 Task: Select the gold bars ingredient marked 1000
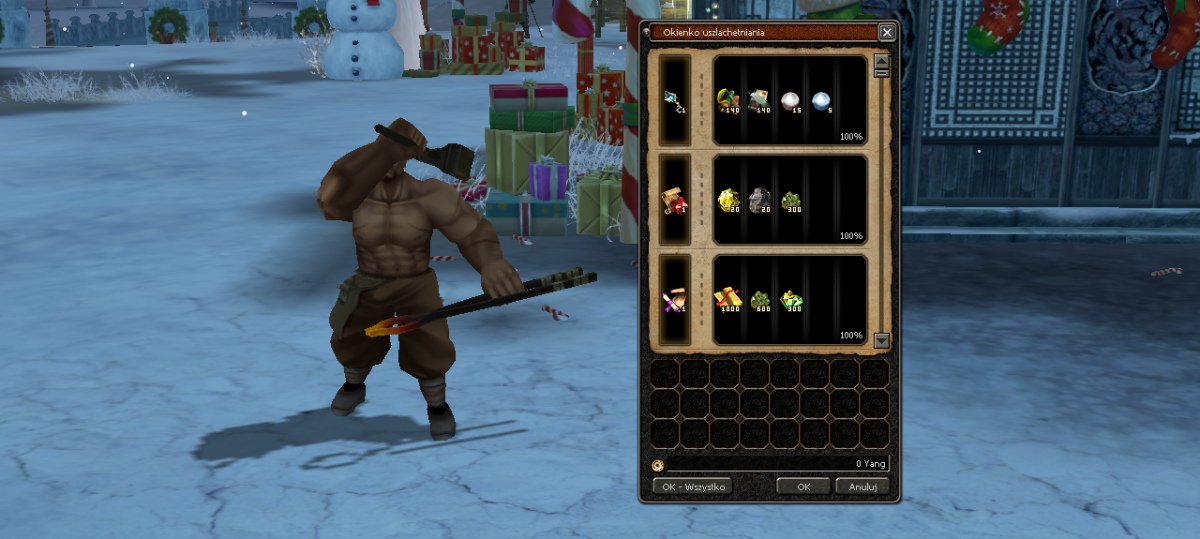click(729, 299)
